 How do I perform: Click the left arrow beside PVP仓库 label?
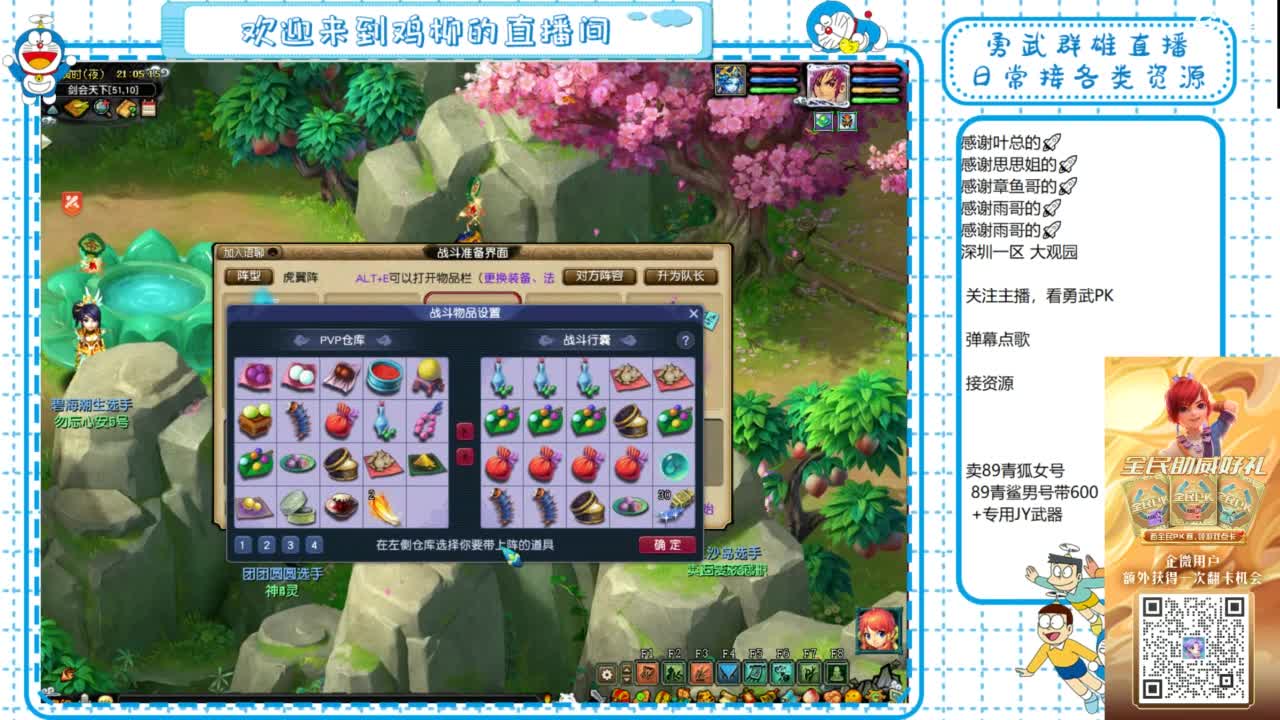point(301,341)
